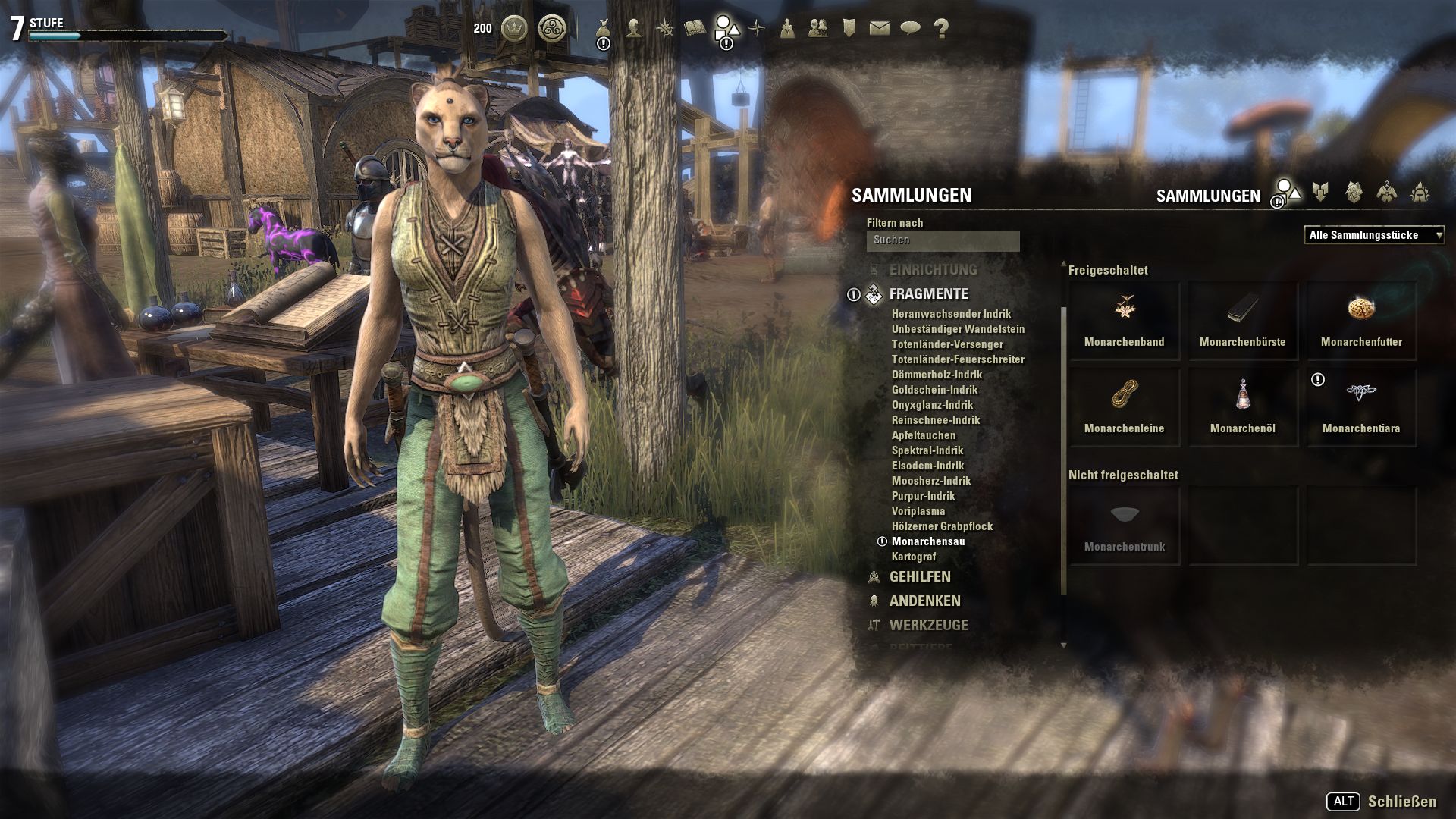Click the Monarchenfutter fragment
This screenshot has width=1456, height=819.
click(1360, 320)
